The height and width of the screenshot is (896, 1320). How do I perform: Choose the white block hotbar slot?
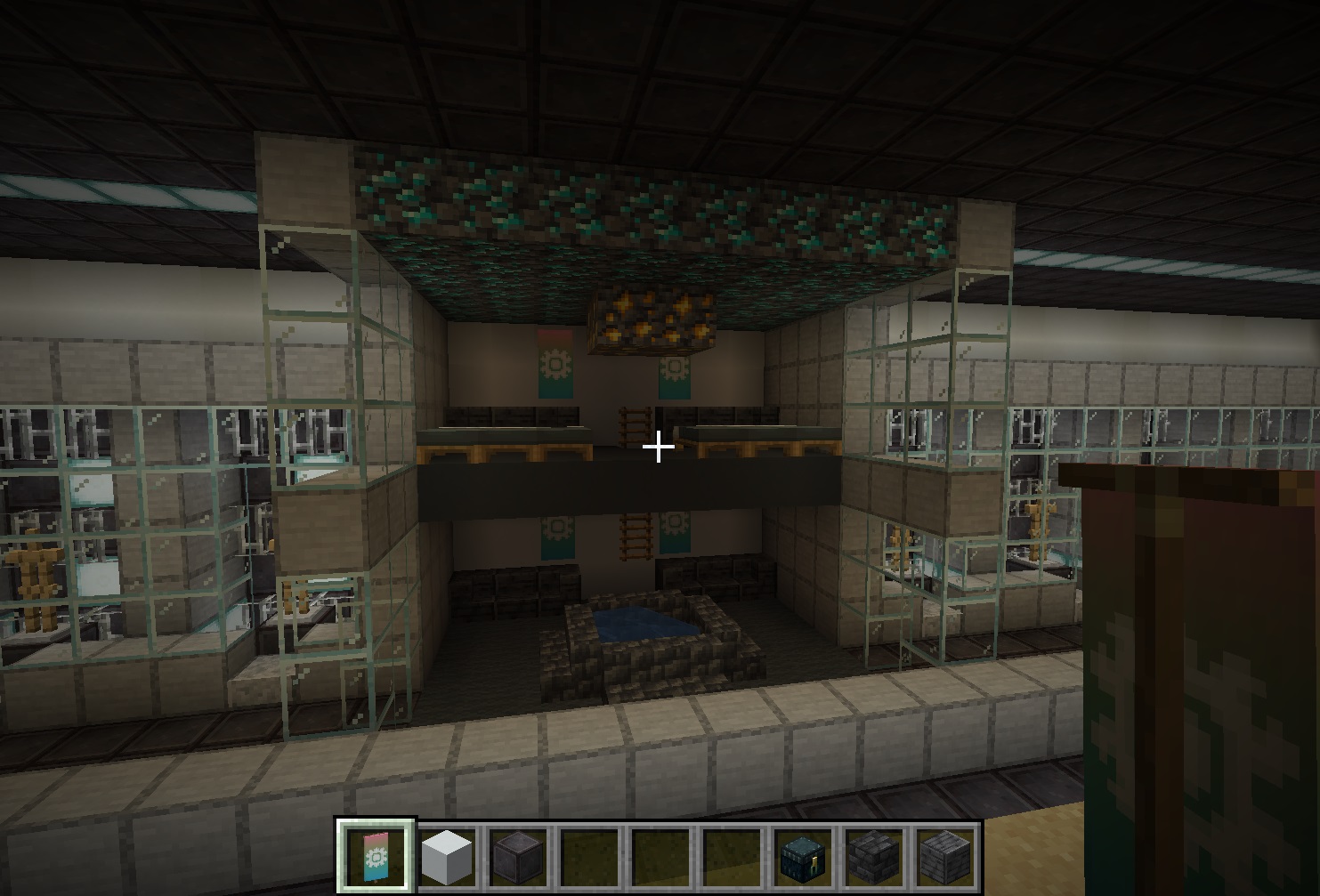point(446,856)
